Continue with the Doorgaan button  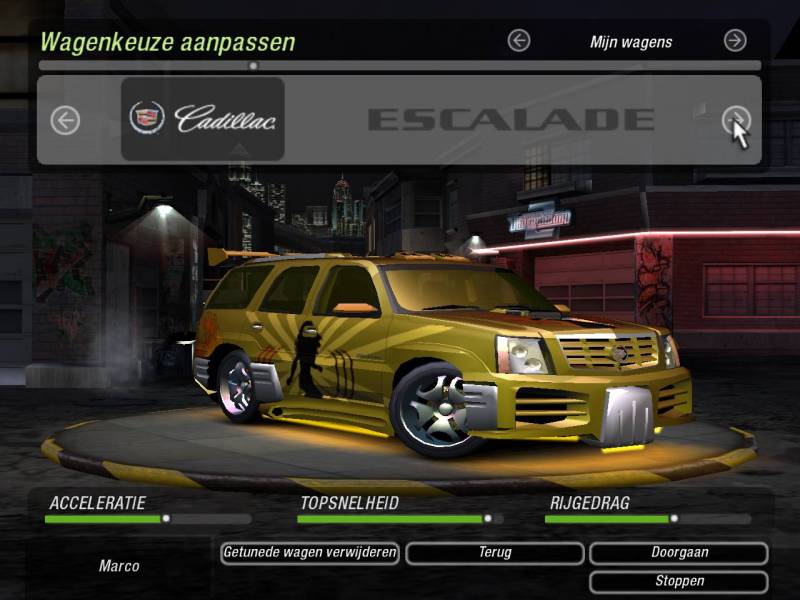coord(679,552)
